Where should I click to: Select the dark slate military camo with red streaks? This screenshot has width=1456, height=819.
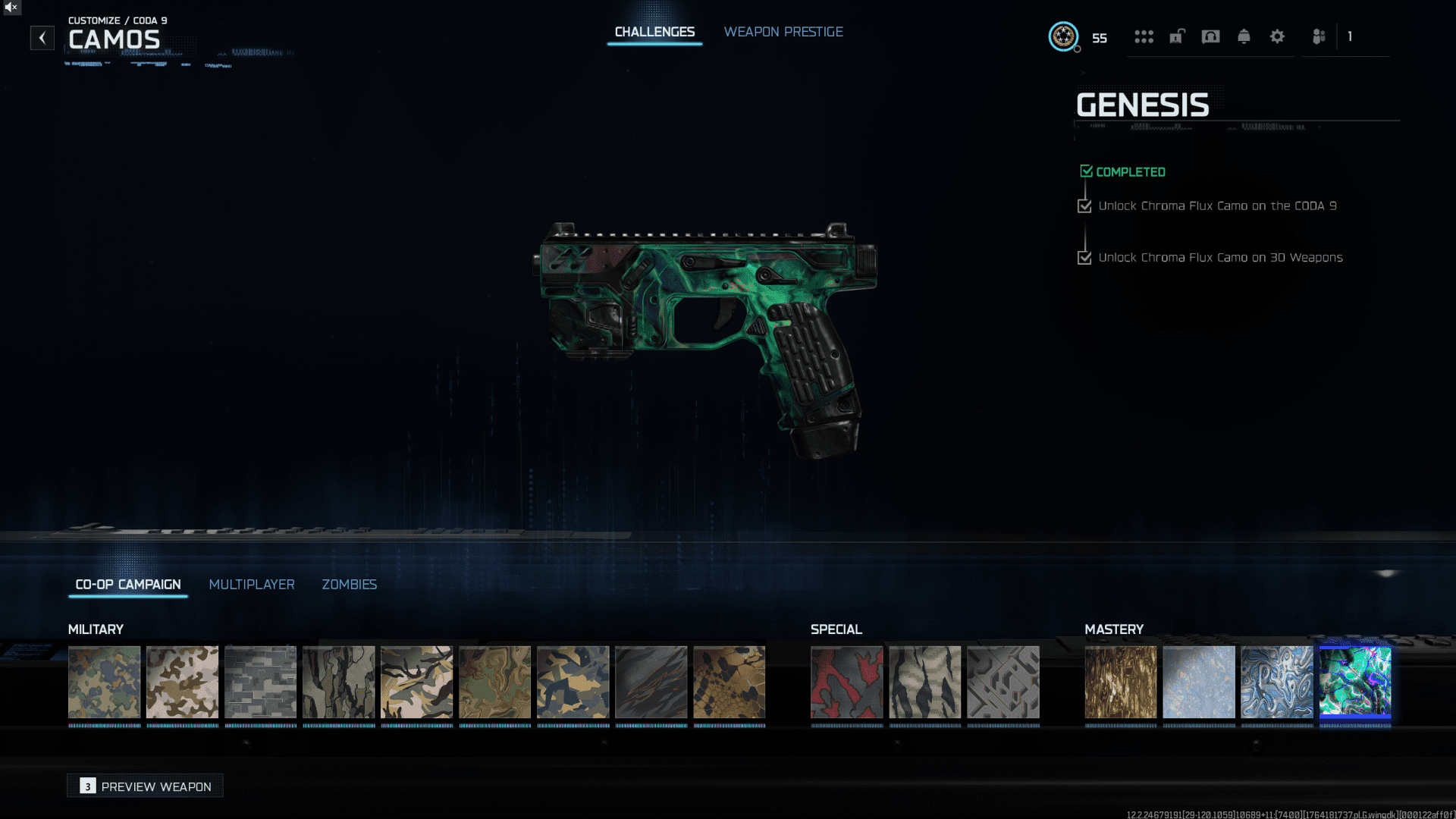coord(651,682)
